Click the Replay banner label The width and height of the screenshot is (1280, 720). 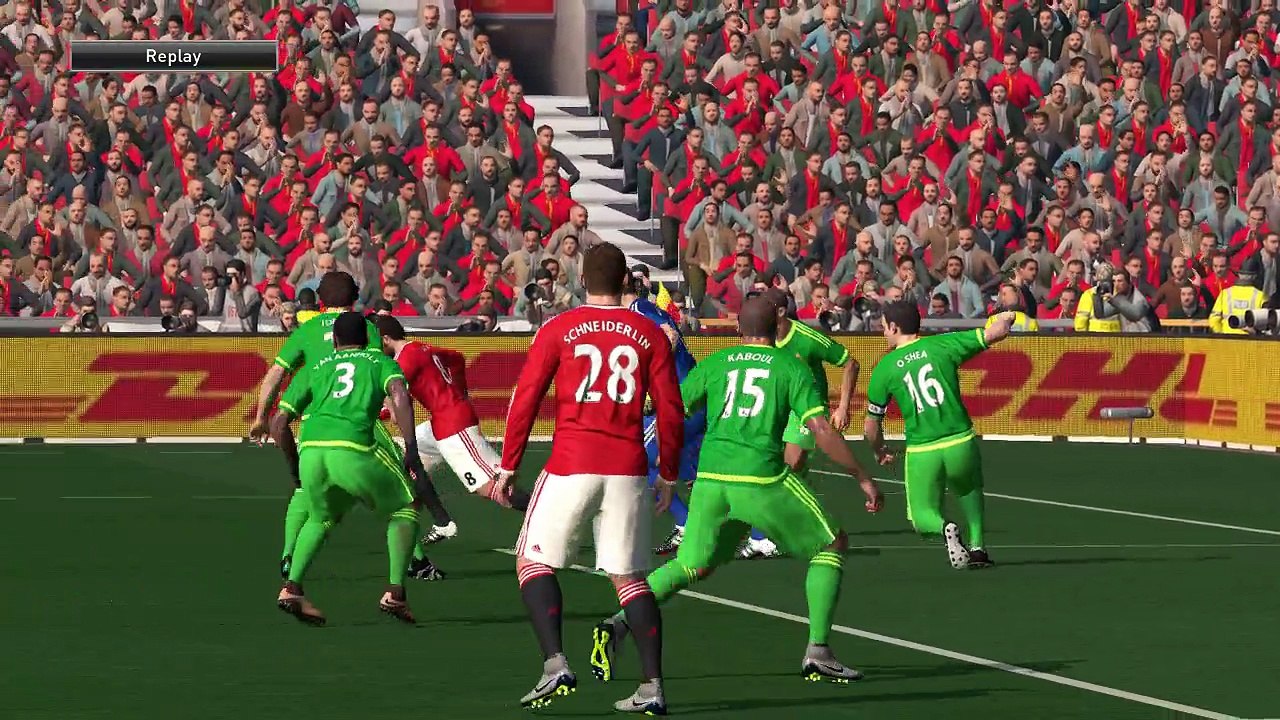(173, 57)
